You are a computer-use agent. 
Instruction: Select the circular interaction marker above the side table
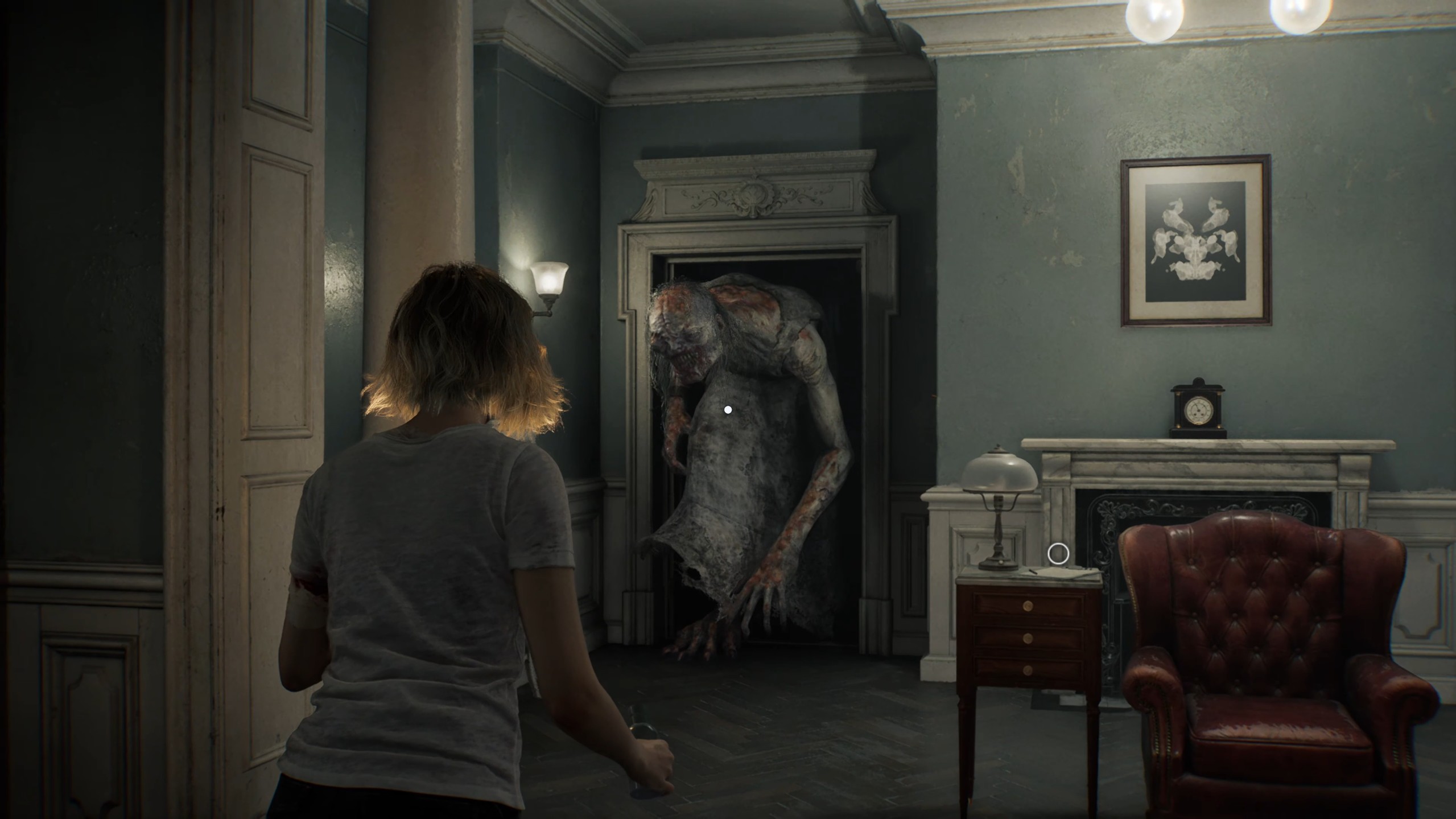pyautogui.click(x=1058, y=554)
